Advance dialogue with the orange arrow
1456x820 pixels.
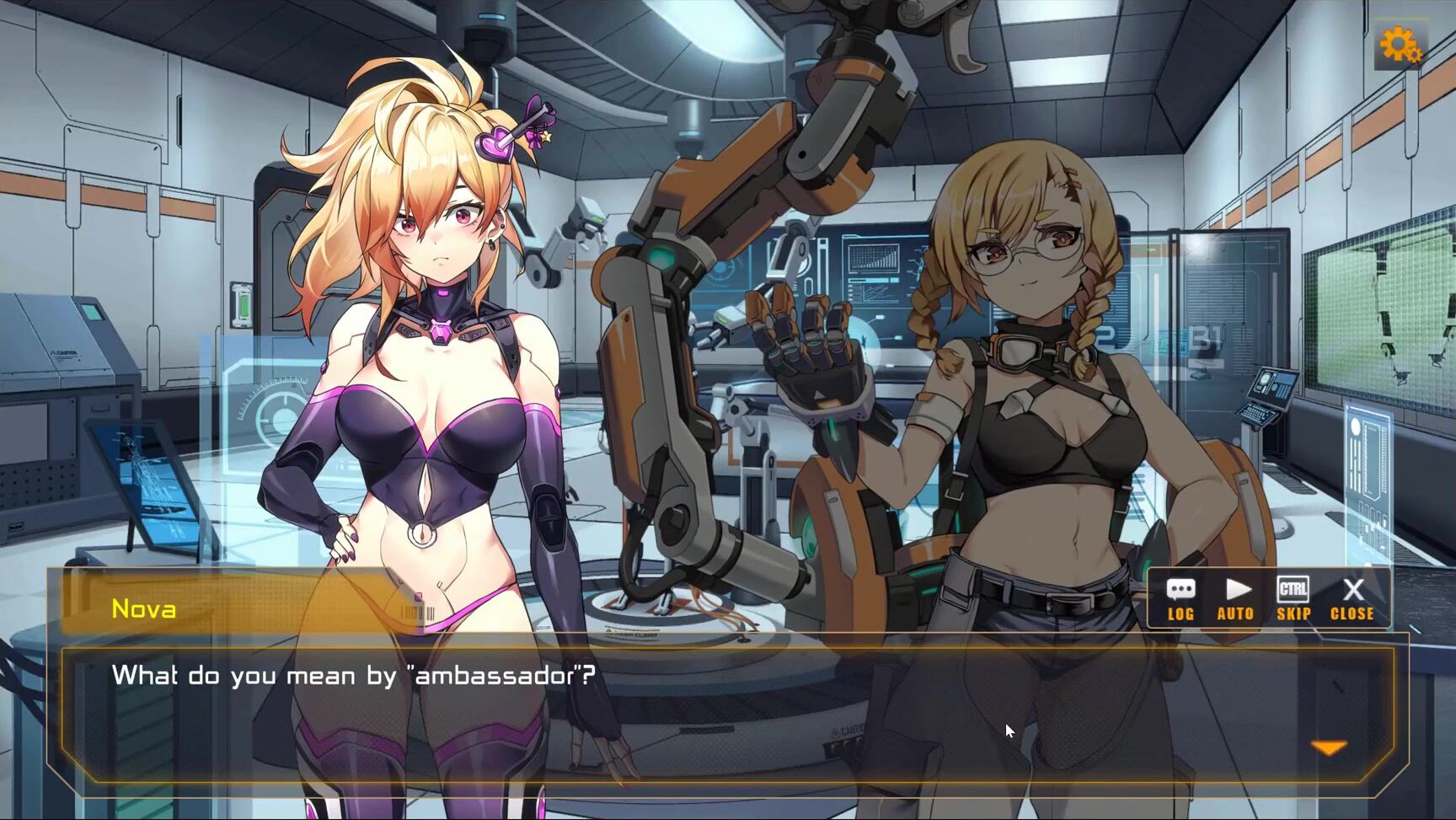click(1330, 748)
